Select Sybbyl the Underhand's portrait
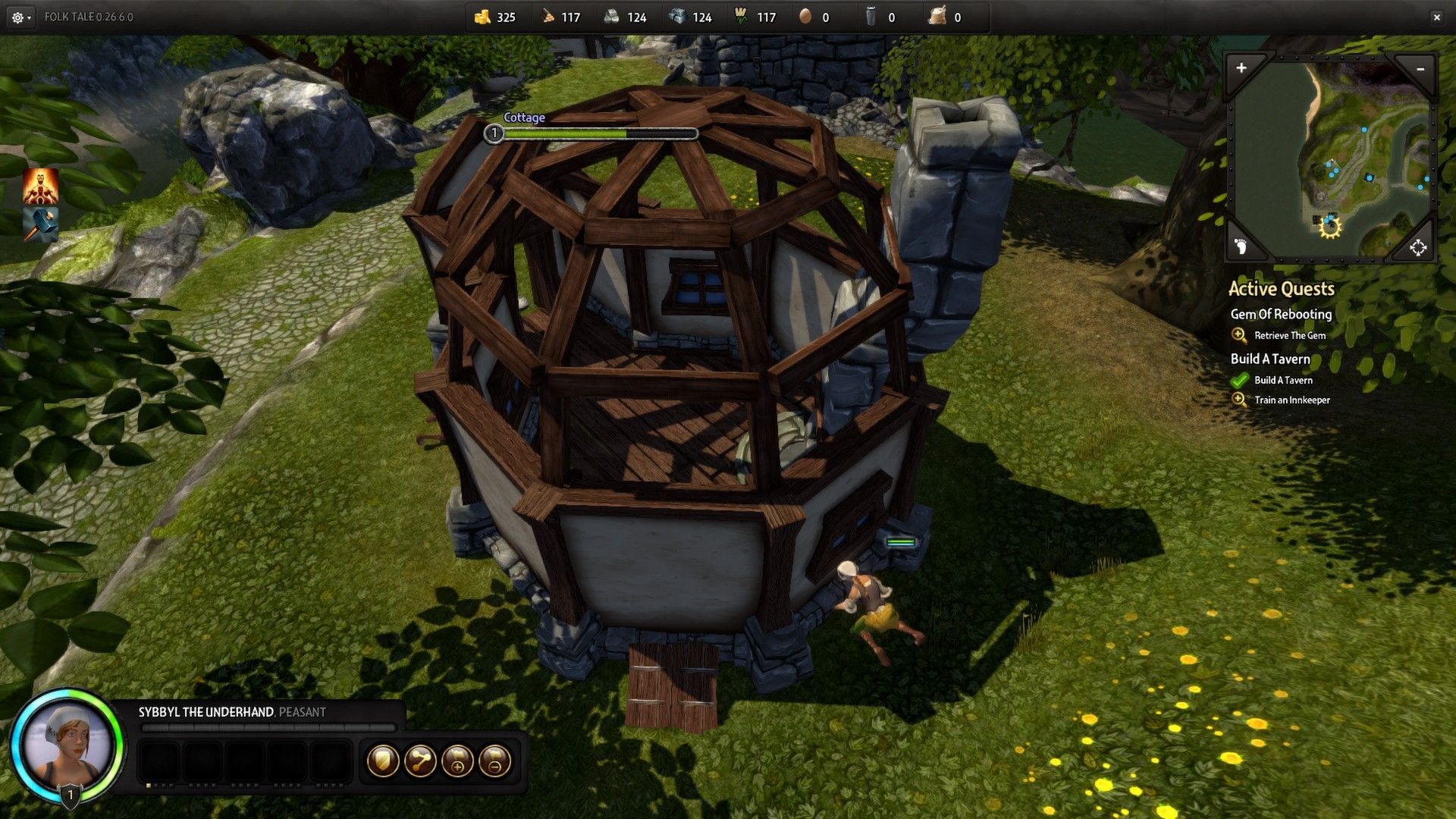 click(67, 745)
